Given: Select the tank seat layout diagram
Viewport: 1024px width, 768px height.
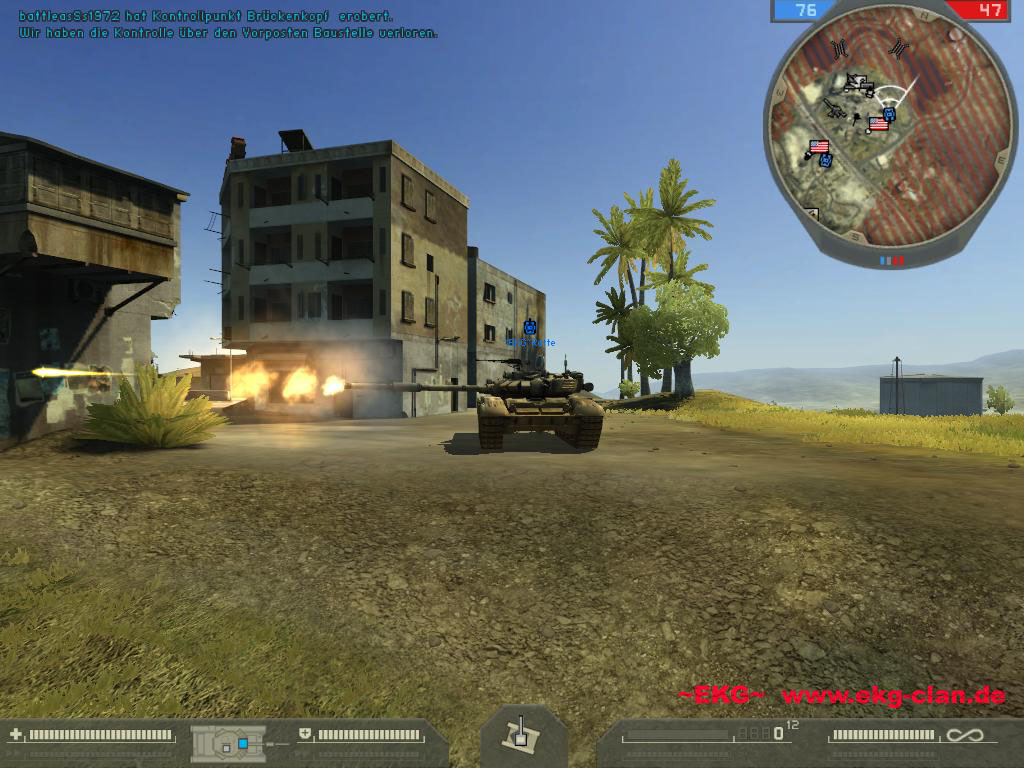Looking at the screenshot, I should tap(229, 743).
